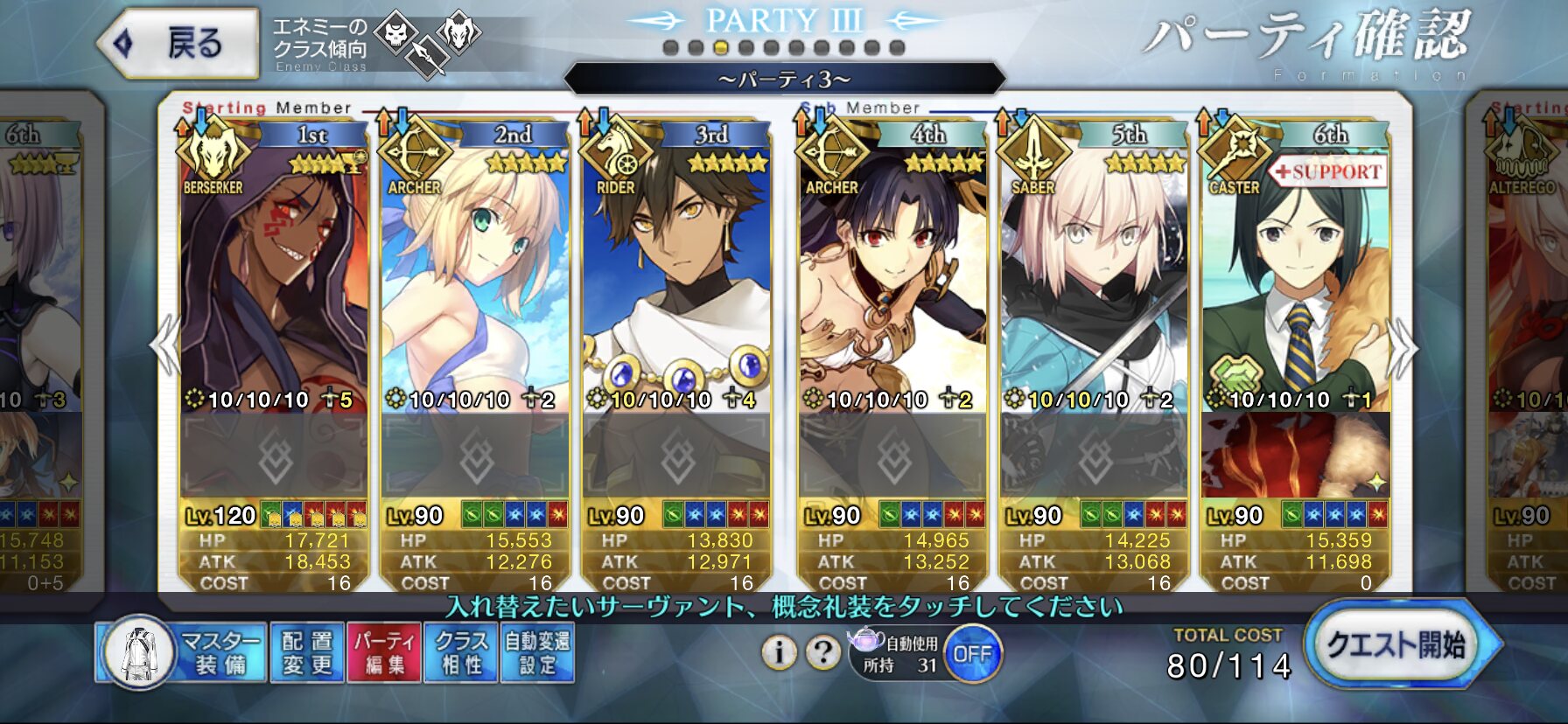The height and width of the screenshot is (724, 1568).
Task: Select the 5th slot Saber card
Action: pyautogui.click(x=1095, y=280)
